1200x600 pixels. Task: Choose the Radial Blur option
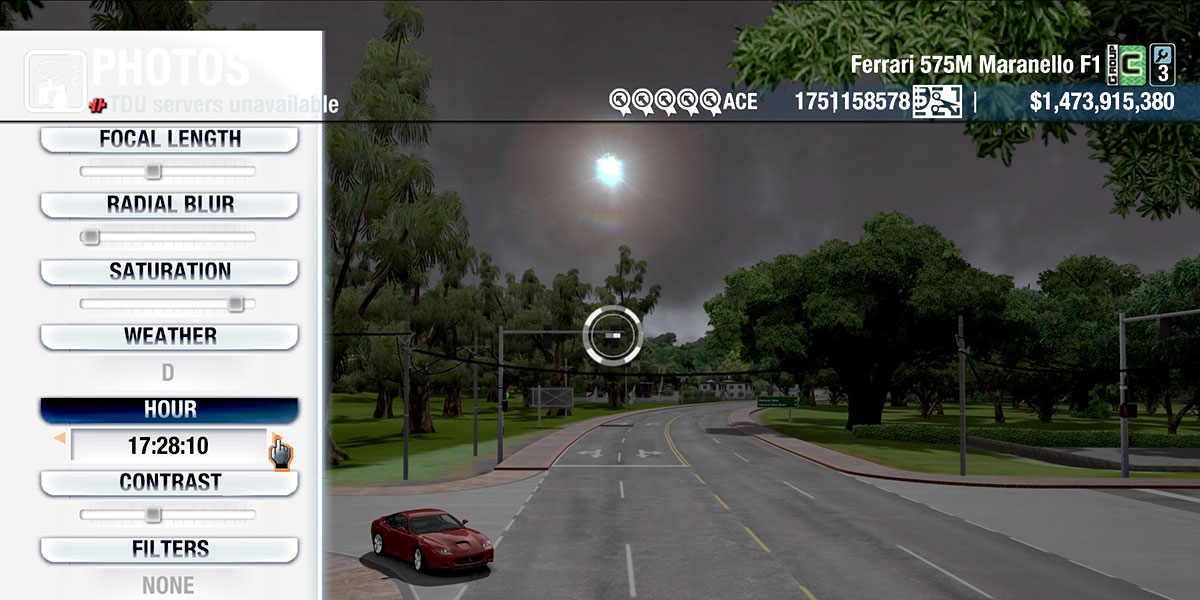pyautogui.click(x=169, y=205)
